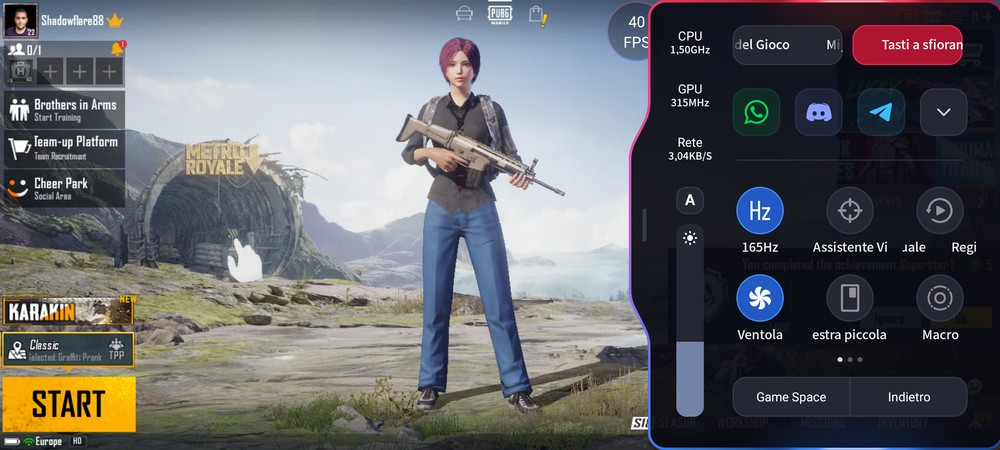Viewport: 1000px width, 450px height.
Task: Visit Cheer Park social area
Action: [x=65, y=188]
